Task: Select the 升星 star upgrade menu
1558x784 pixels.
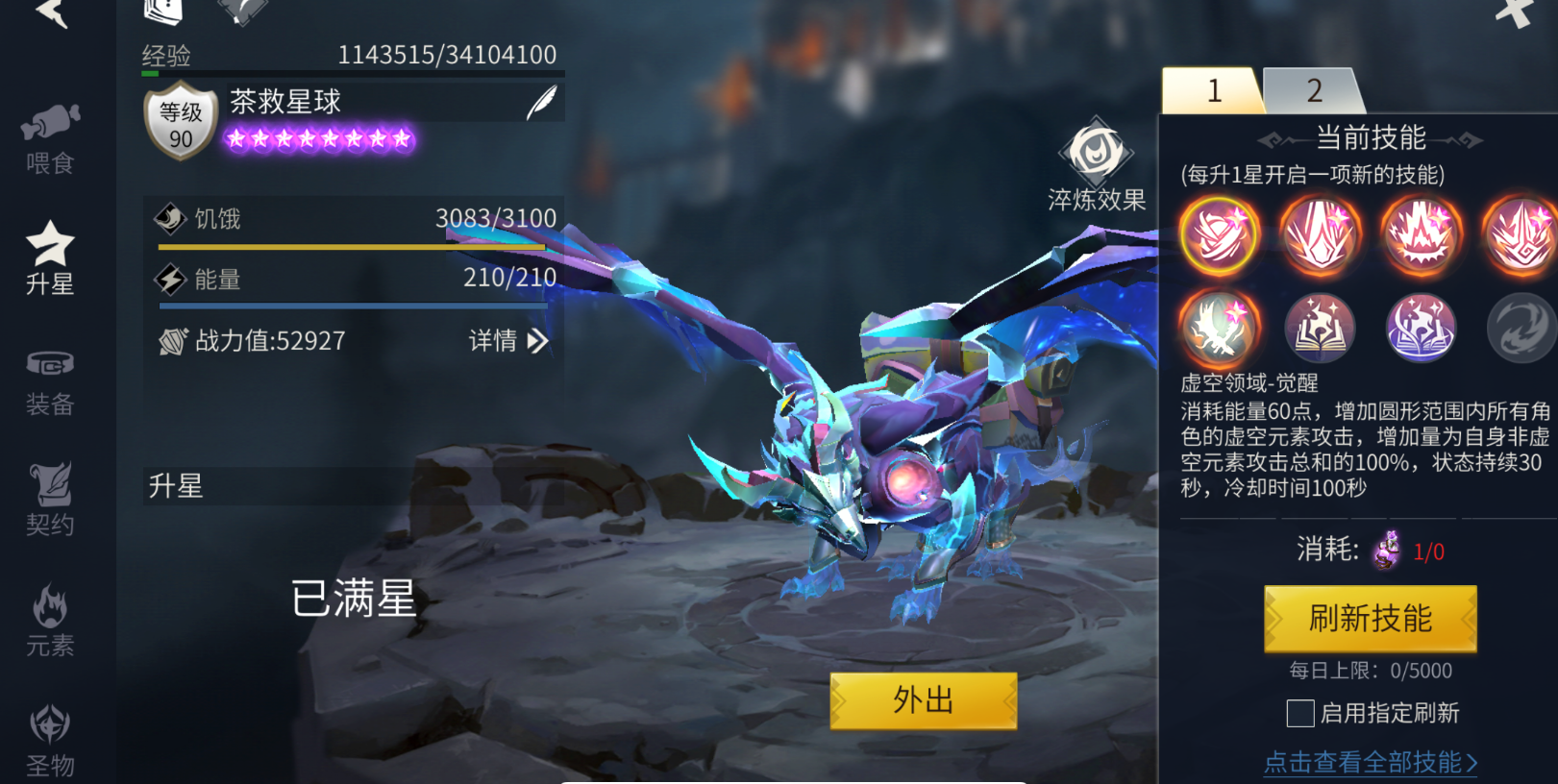Action: click(50, 257)
